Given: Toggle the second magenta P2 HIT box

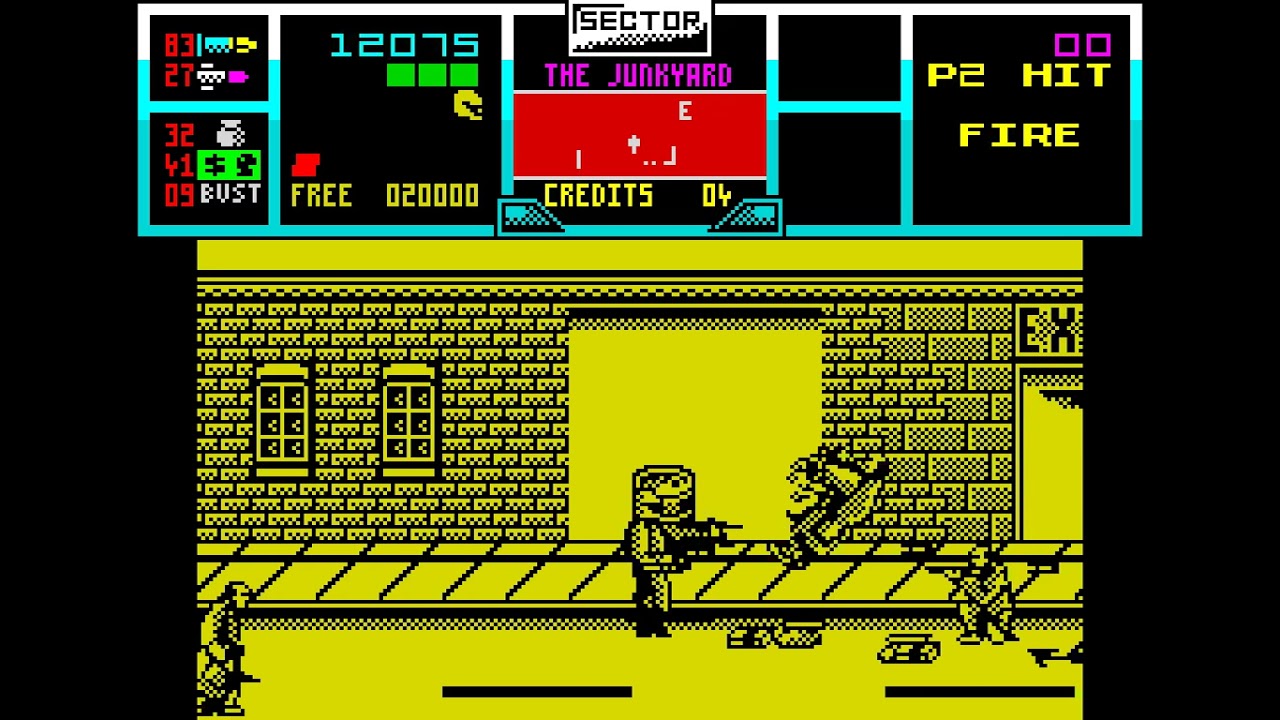Looking at the screenshot, I should tap(1101, 44).
